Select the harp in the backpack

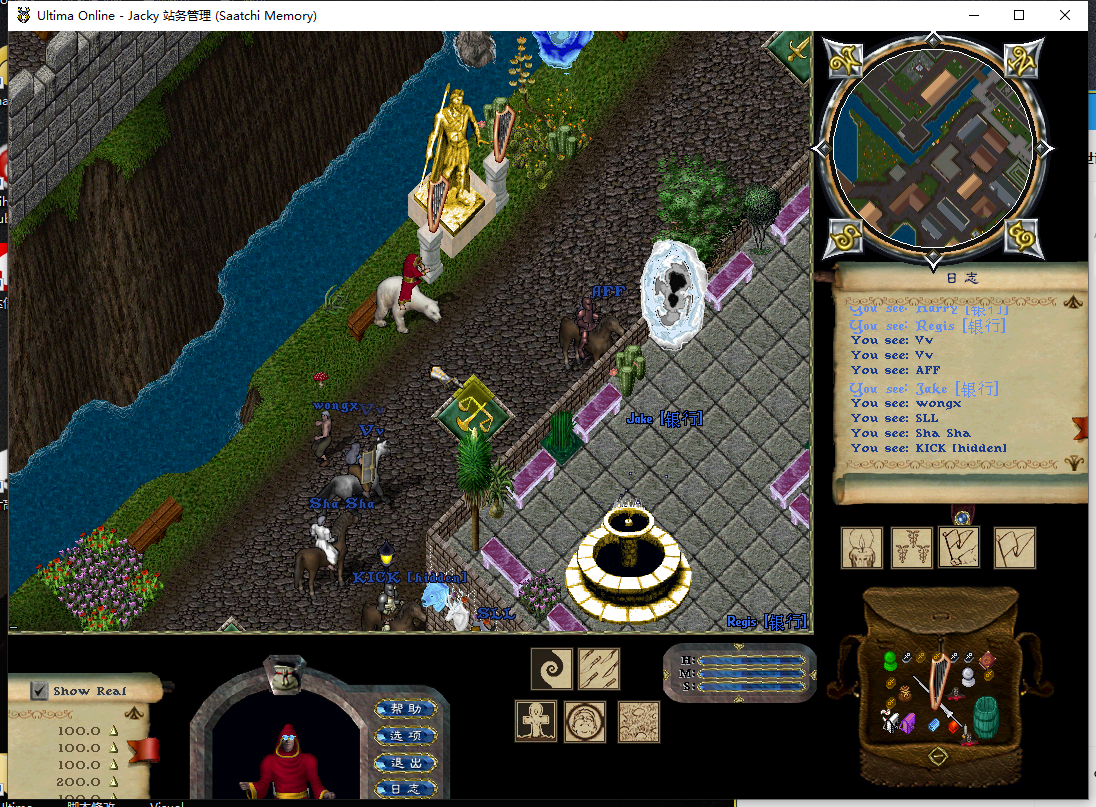click(938, 681)
